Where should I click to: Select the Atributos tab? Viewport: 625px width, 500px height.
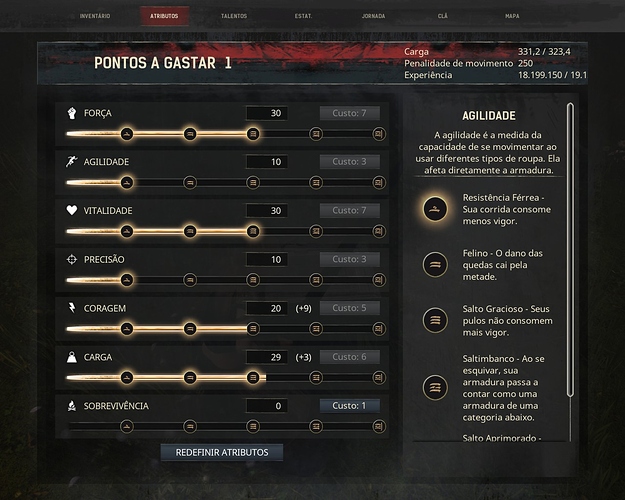pos(164,17)
